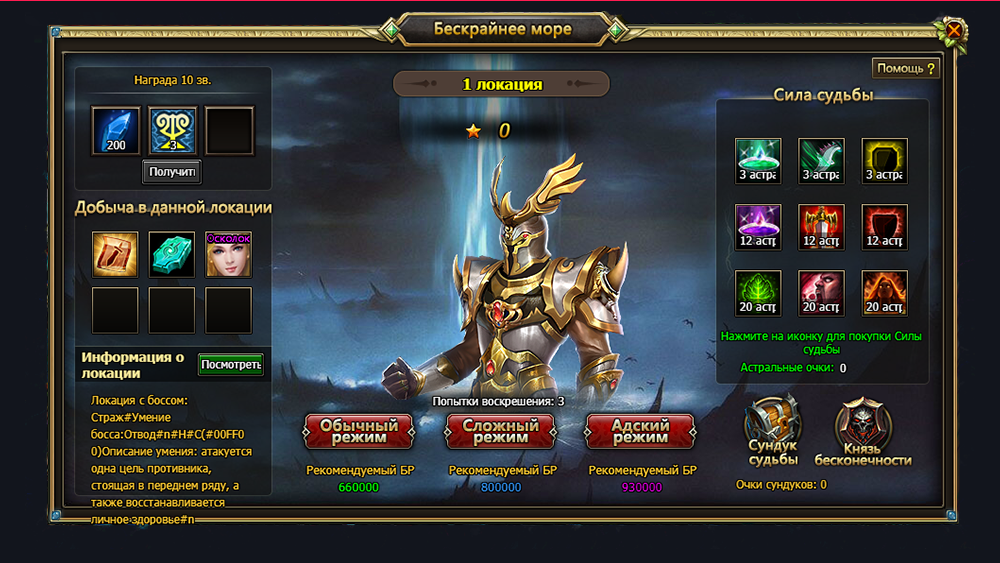Inspect the Осколок heroine portrait loot
1000x563 pixels.
point(229,254)
